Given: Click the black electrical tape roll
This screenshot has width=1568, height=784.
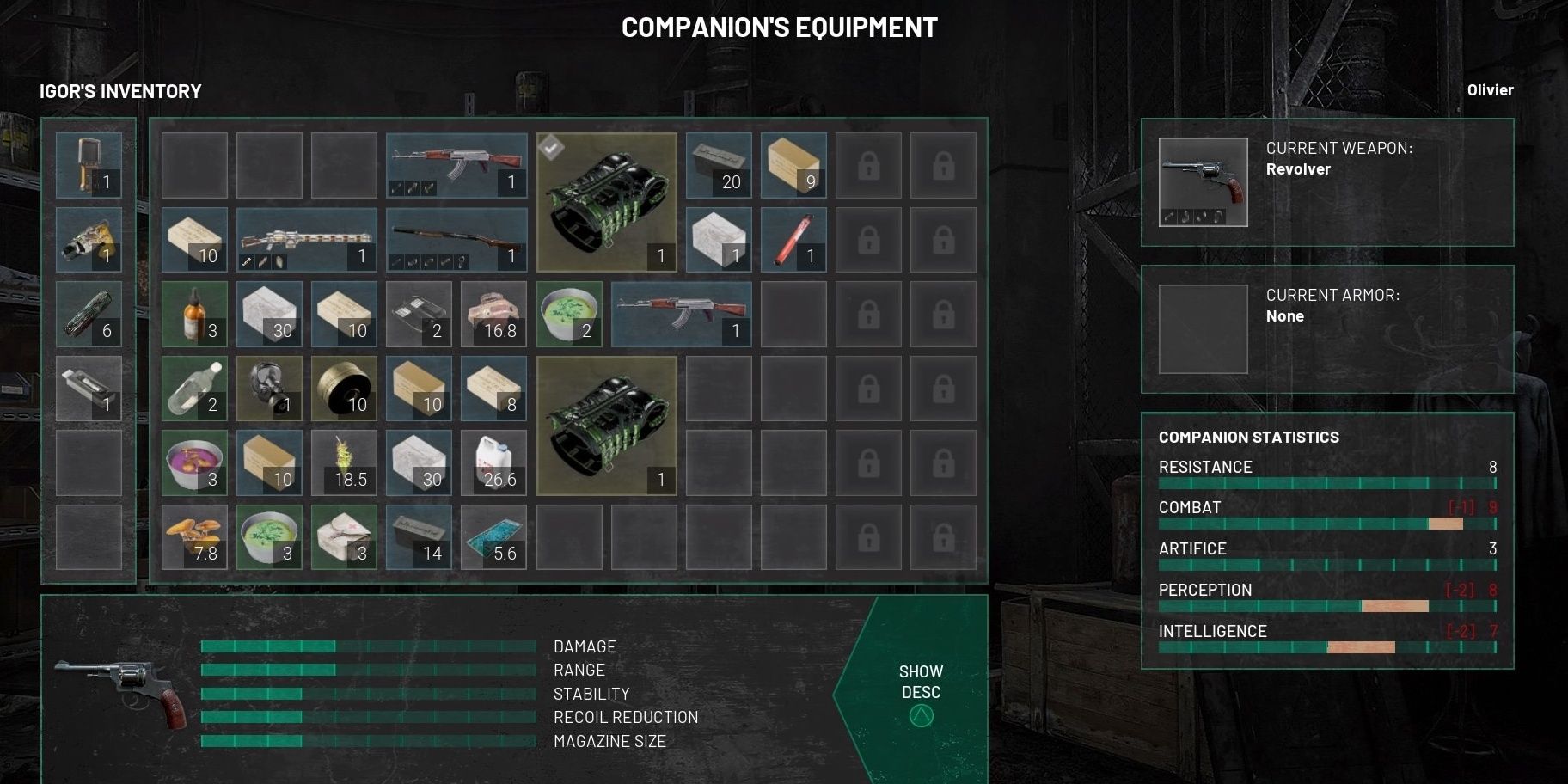Looking at the screenshot, I should tap(344, 389).
